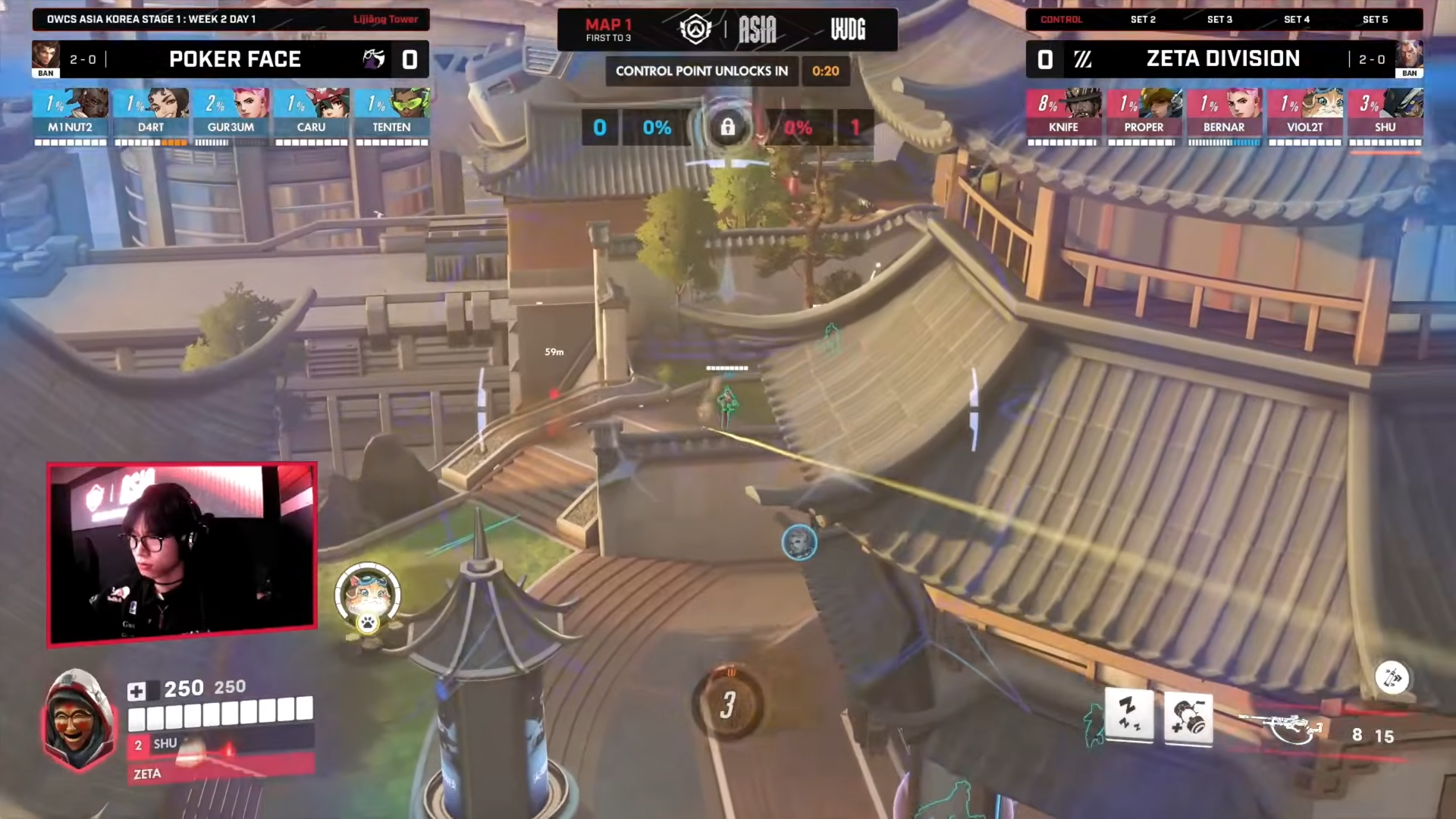
Task: Select the ultimate charge meter
Action: pyautogui.click(x=727, y=704)
